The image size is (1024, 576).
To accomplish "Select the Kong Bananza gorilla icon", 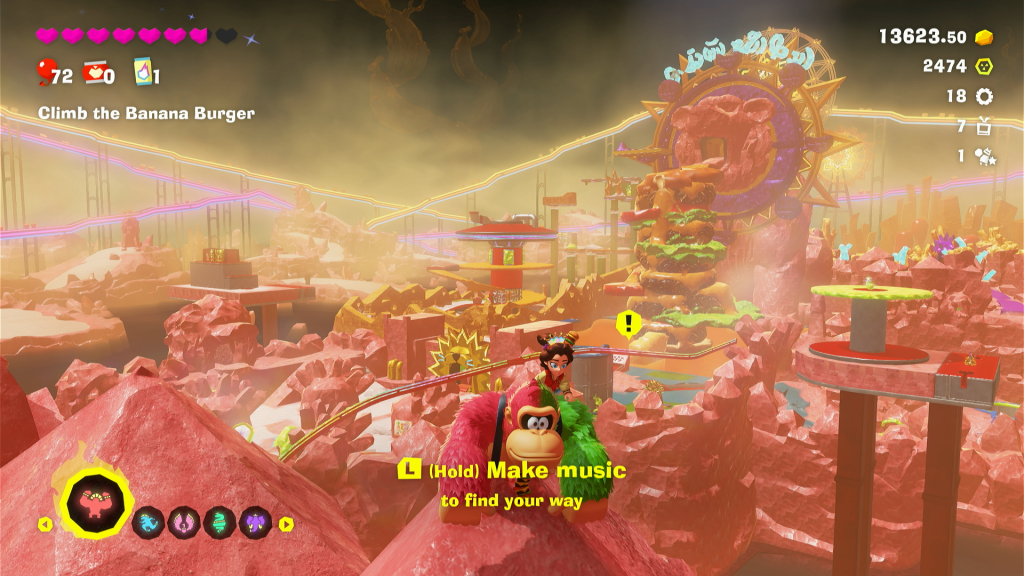I will [x=99, y=501].
